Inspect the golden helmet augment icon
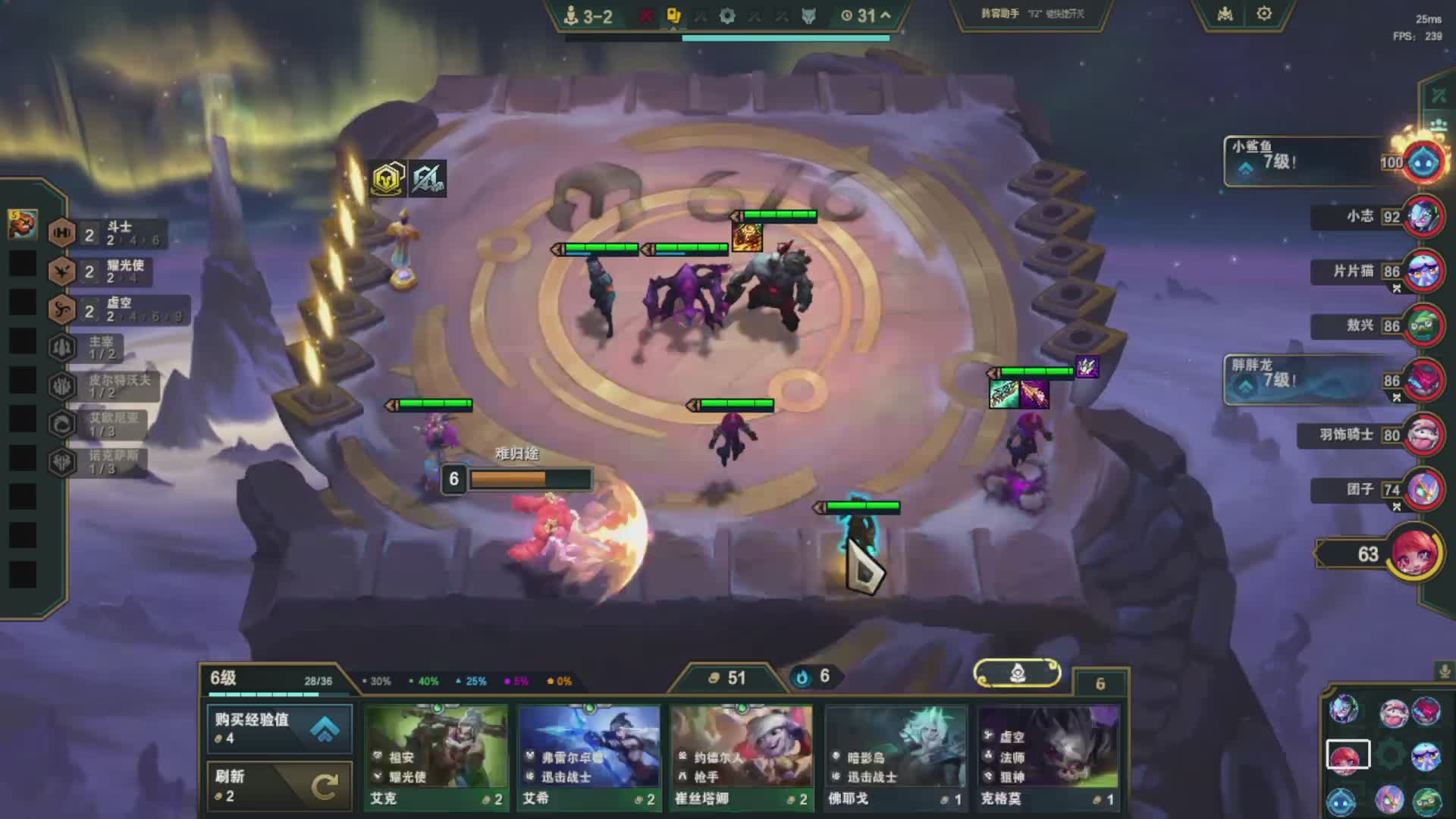The image size is (1456, 819). click(x=388, y=179)
